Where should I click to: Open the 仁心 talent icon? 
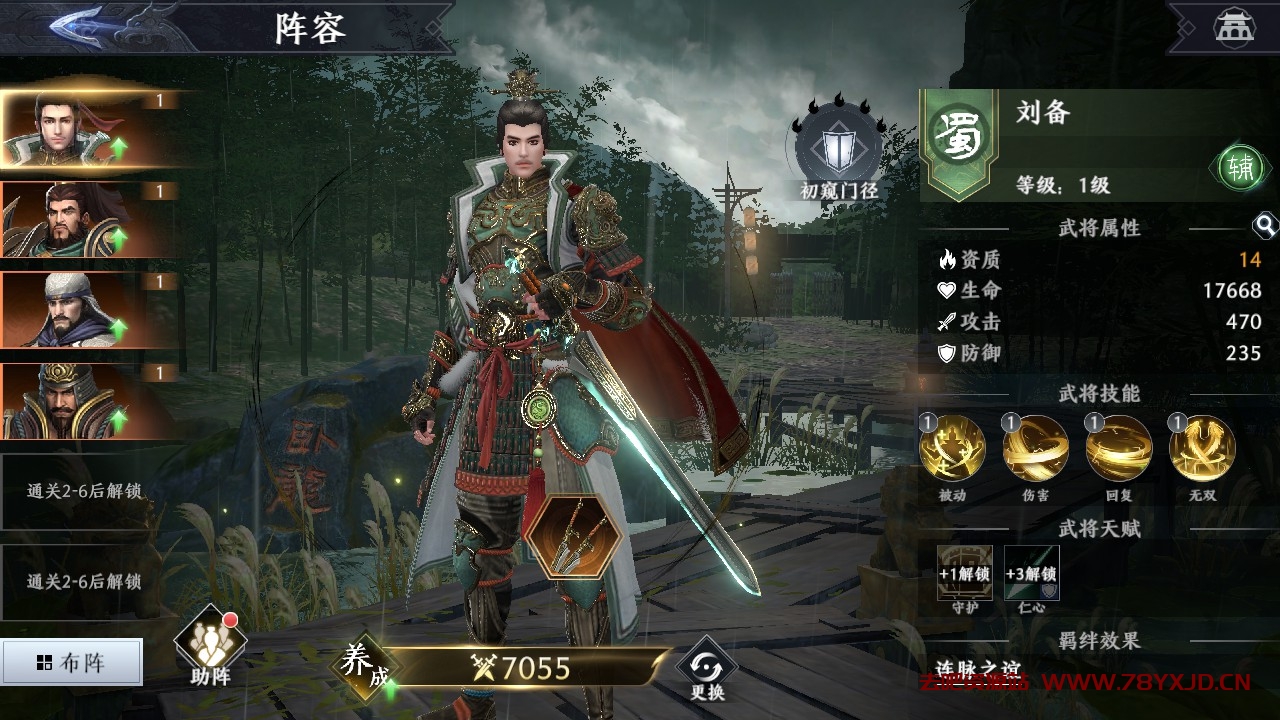click(1032, 571)
